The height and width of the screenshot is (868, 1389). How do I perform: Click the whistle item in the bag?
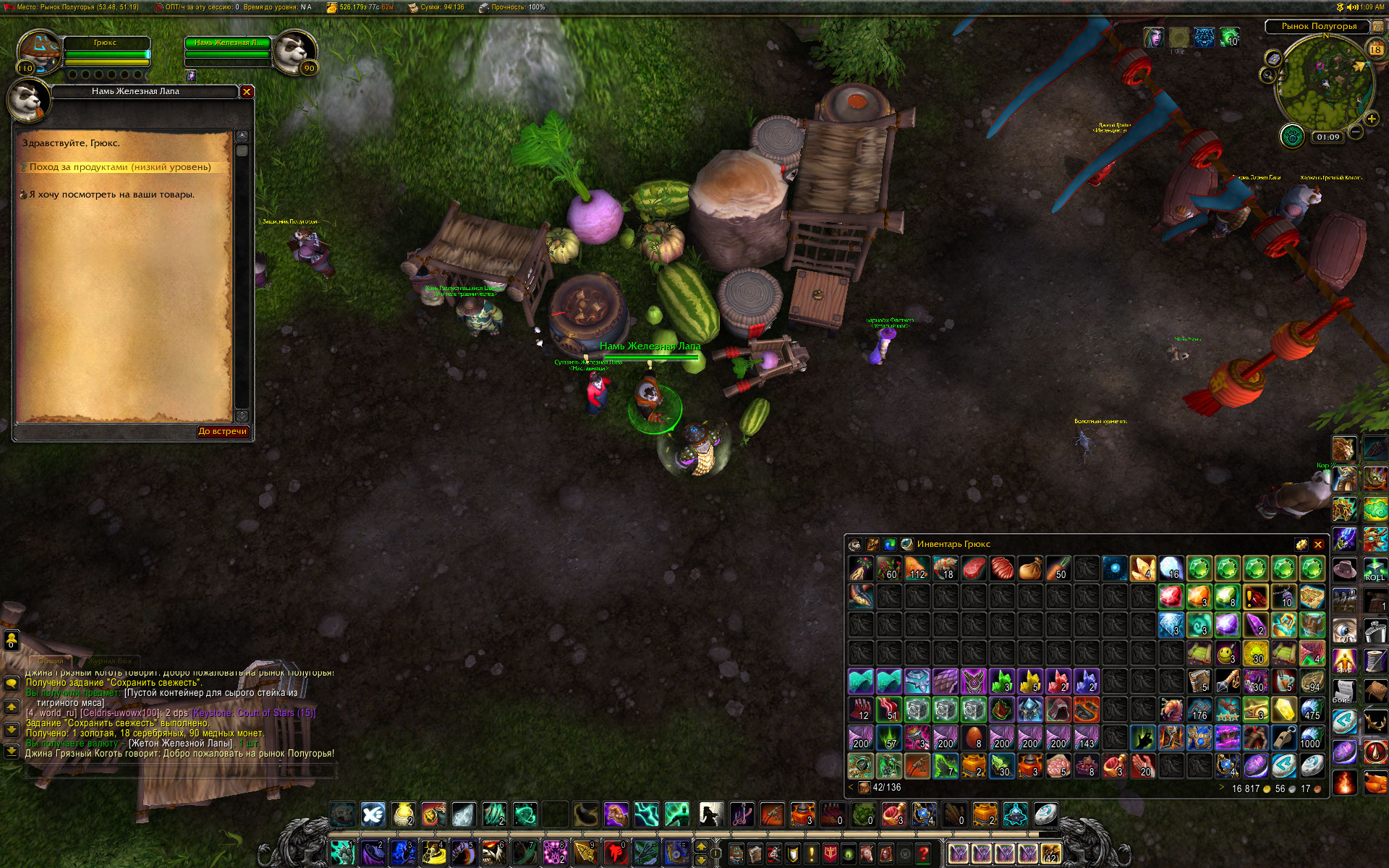tap(1284, 738)
